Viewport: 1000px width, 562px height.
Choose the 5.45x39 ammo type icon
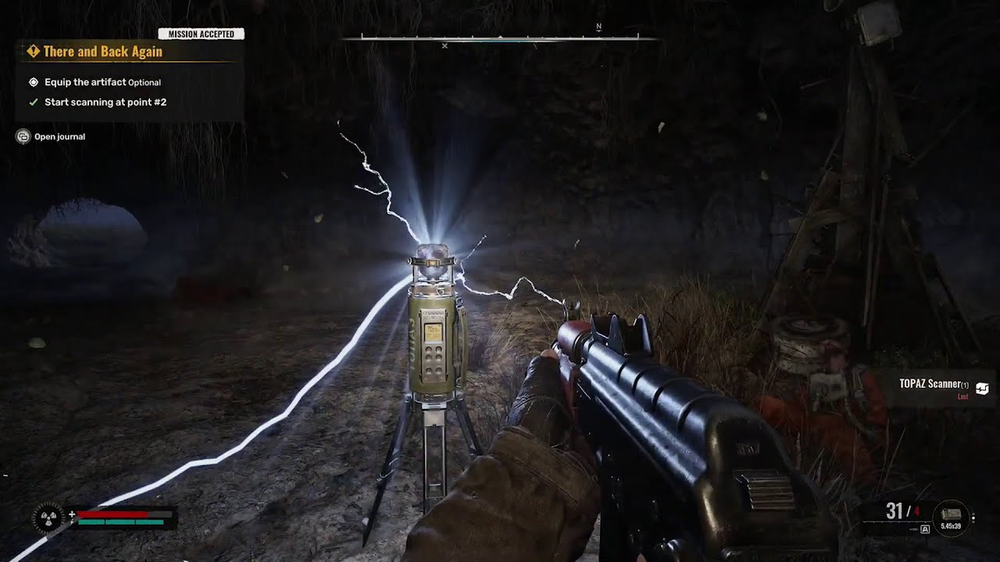click(952, 516)
